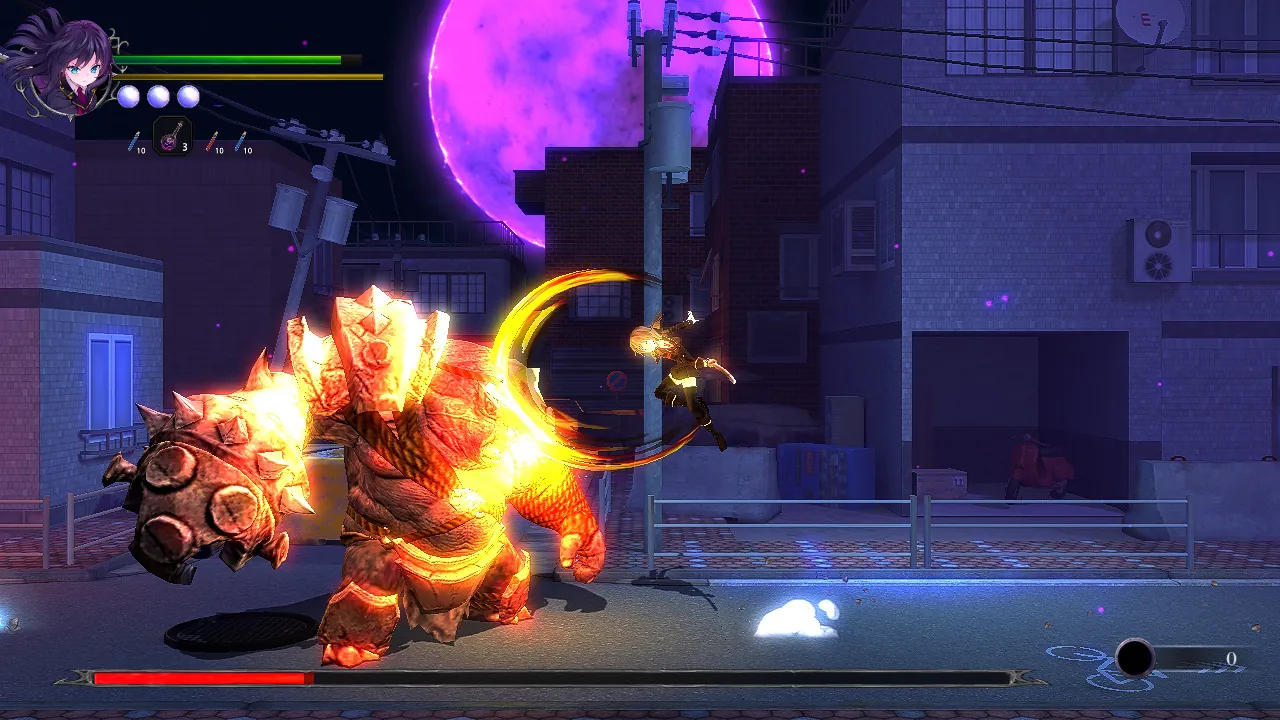Screen dimensions: 1280x720
Task: Expand the lute item's quantity counter showing 3
Action: (x=184, y=147)
